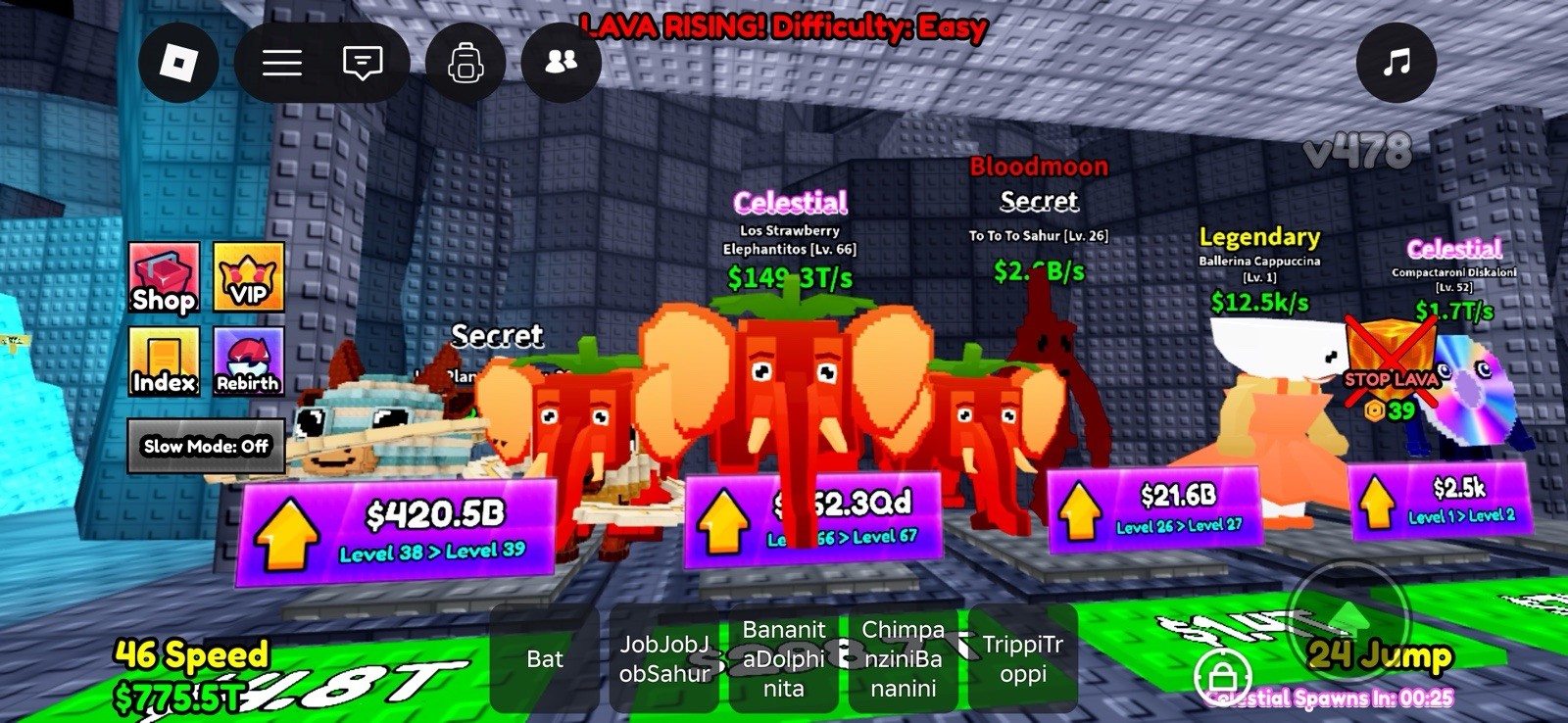Viewport: 1568px width, 723px height.
Task: Open the players list icon
Action: coord(560,62)
